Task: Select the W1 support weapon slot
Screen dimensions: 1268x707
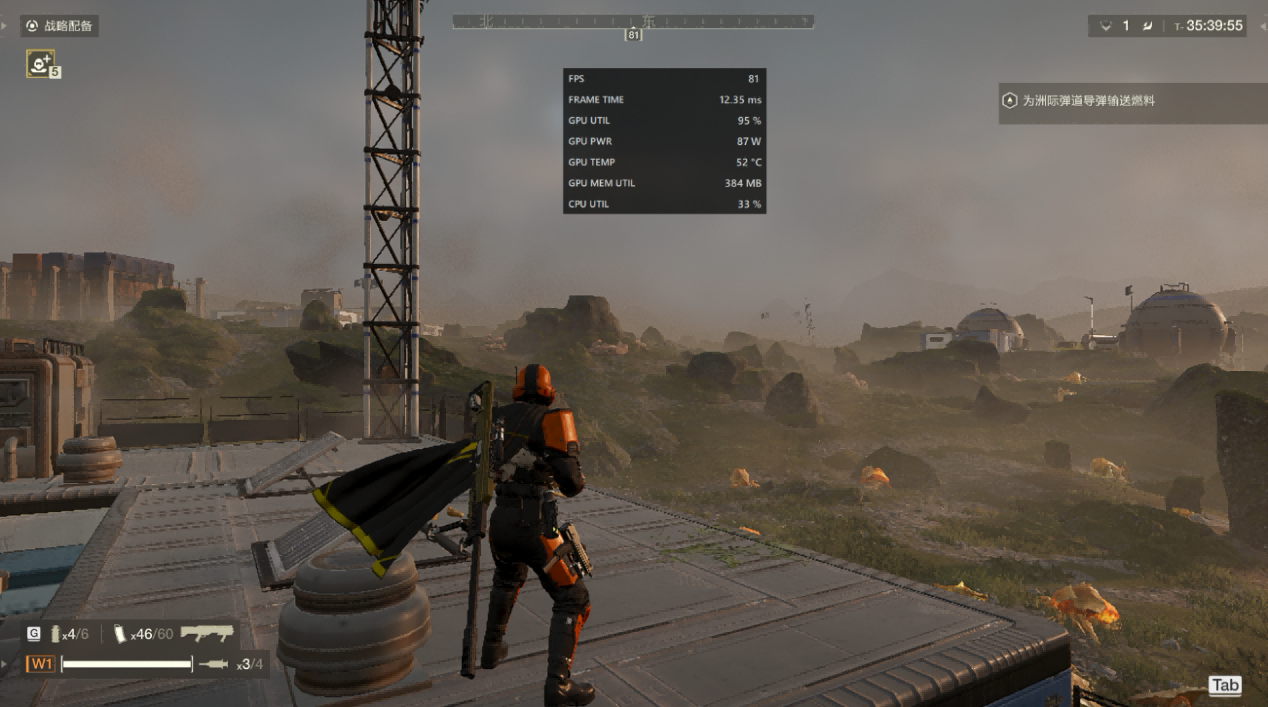Action: click(x=41, y=664)
